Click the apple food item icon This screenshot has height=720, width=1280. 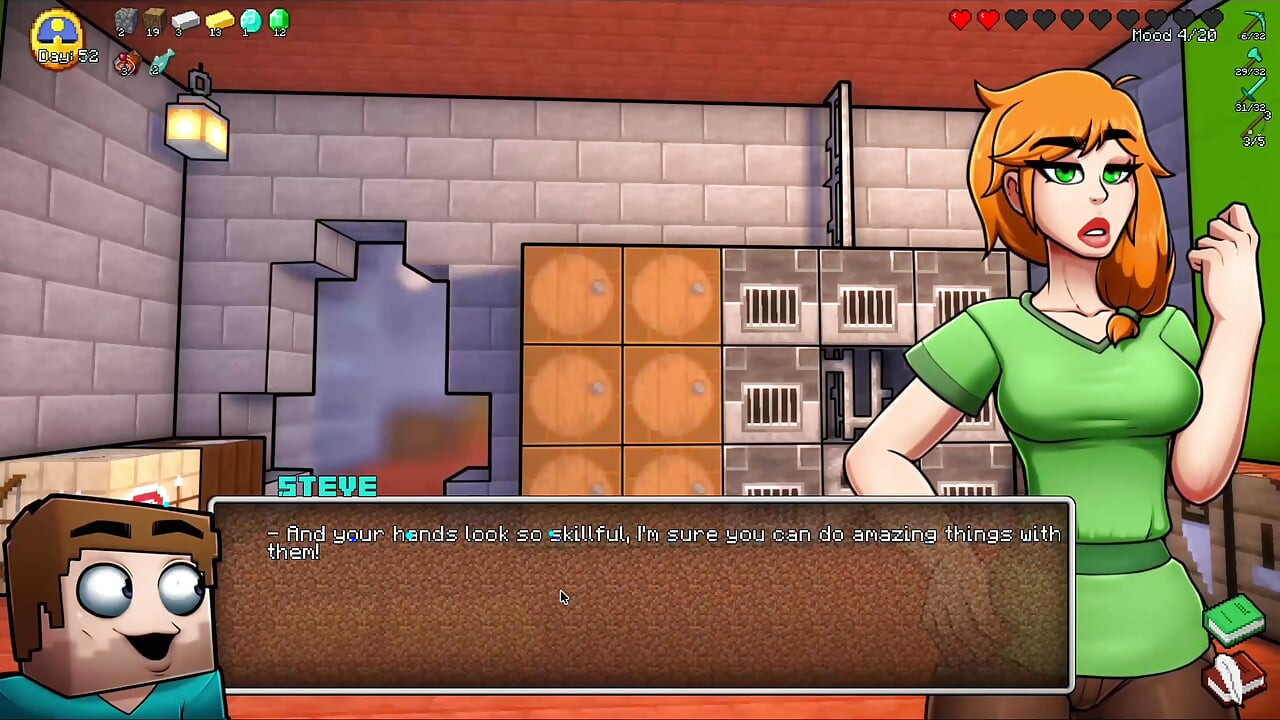(x=127, y=63)
